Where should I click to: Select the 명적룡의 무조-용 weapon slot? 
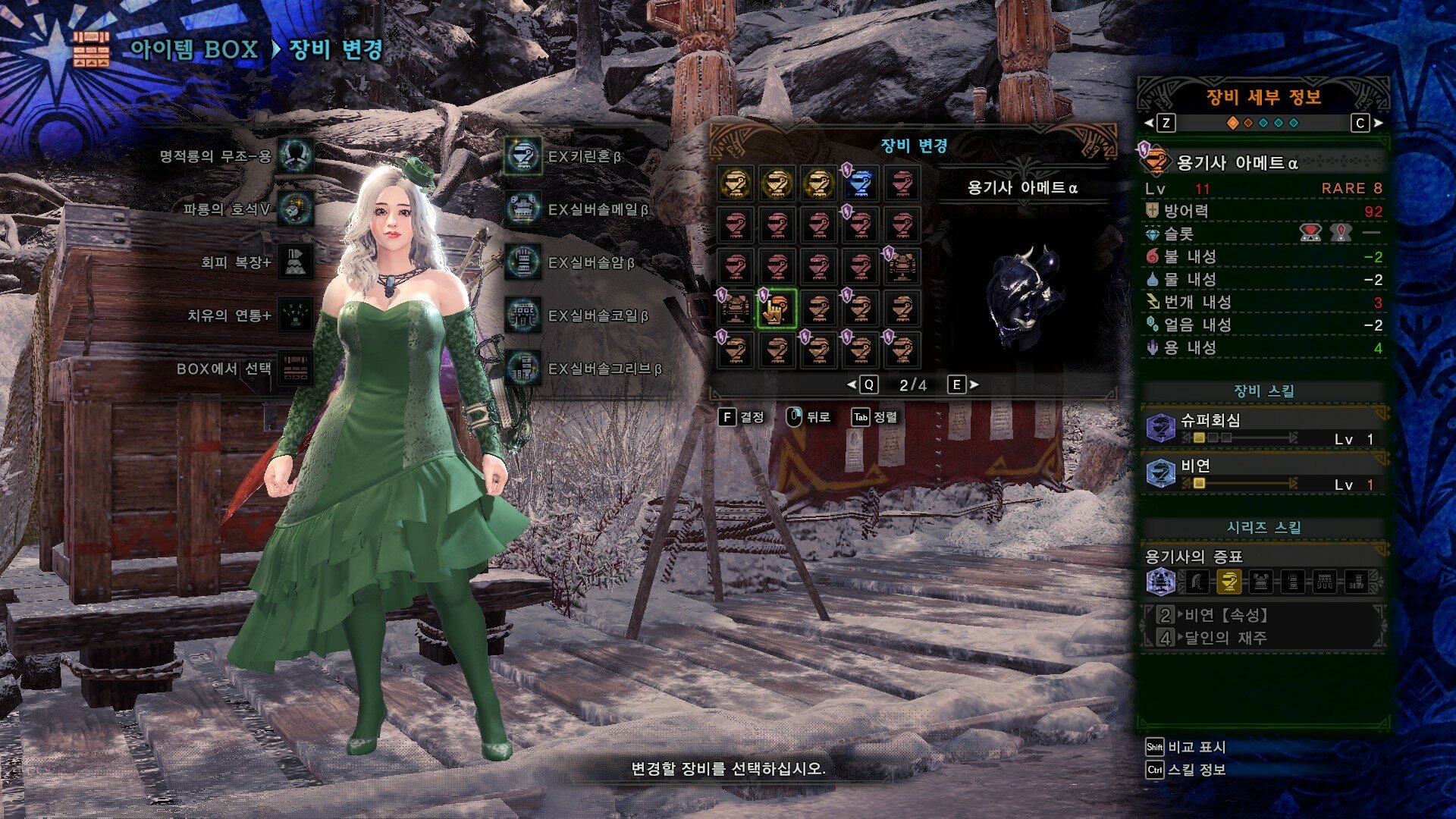point(294,156)
